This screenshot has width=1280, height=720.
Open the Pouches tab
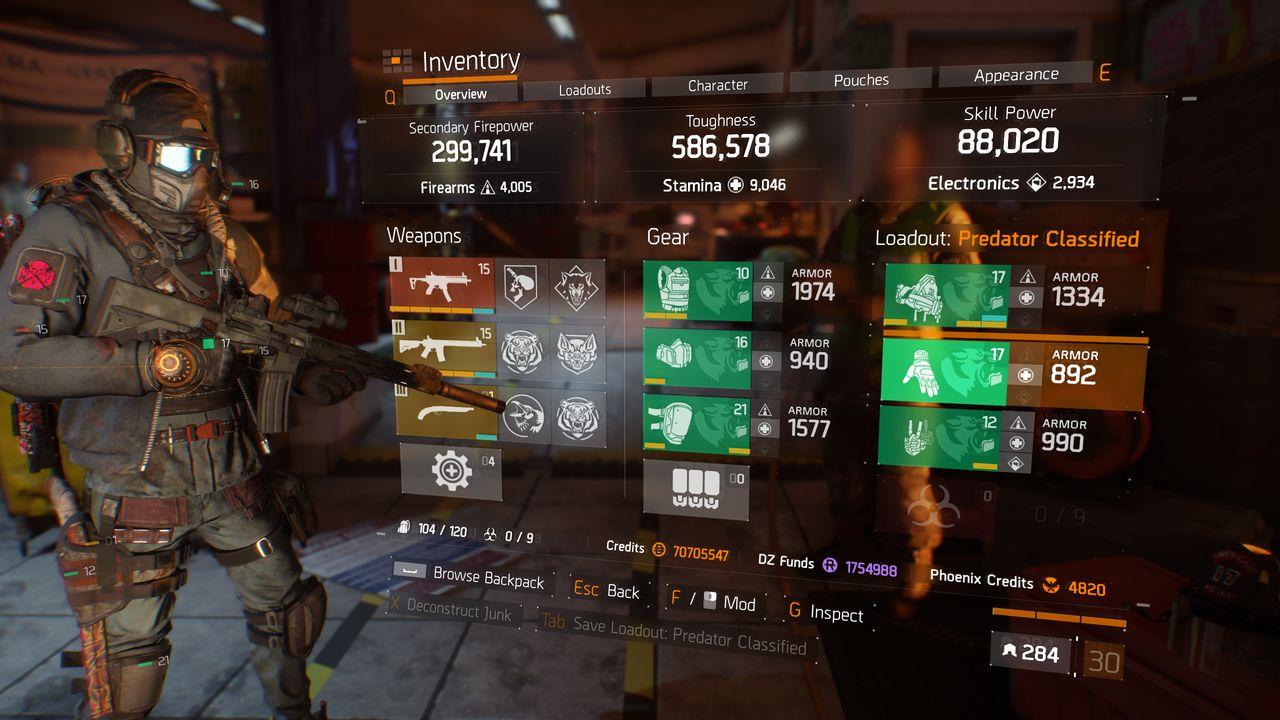(861, 80)
